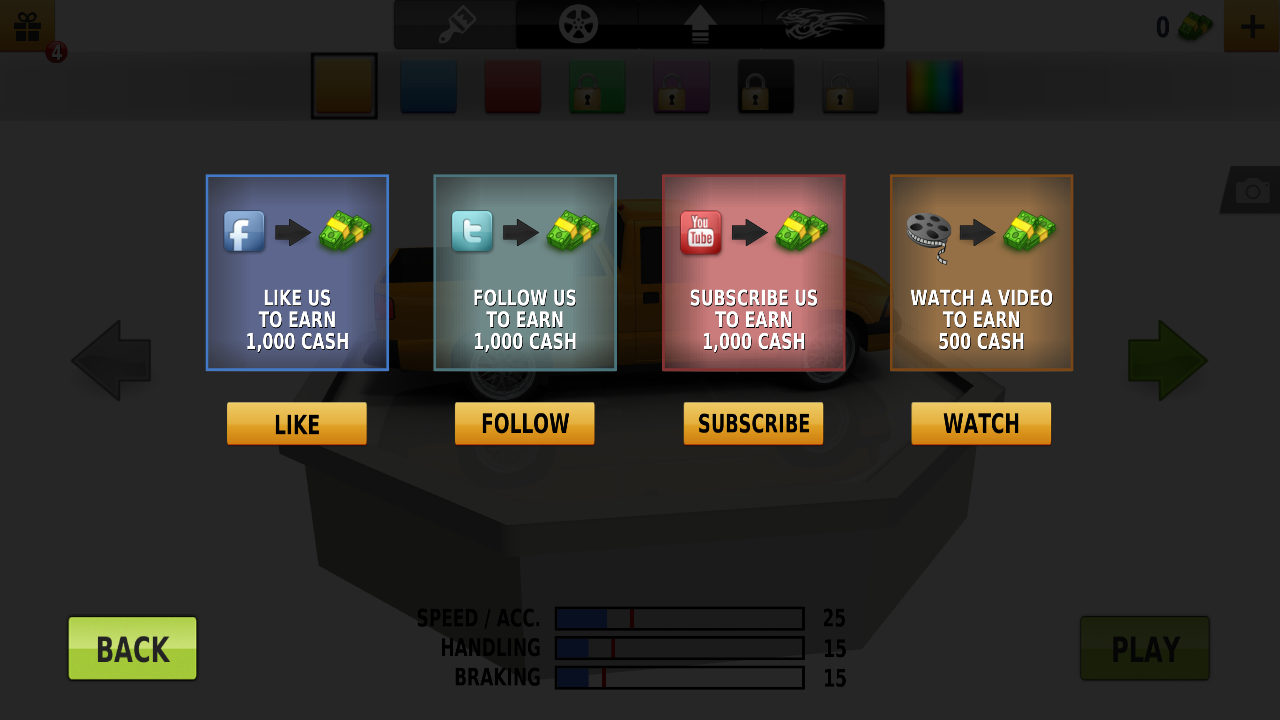The height and width of the screenshot is (720, 1280).
Task: Add cash with the plus button
Action: [x=1251, y=25]
